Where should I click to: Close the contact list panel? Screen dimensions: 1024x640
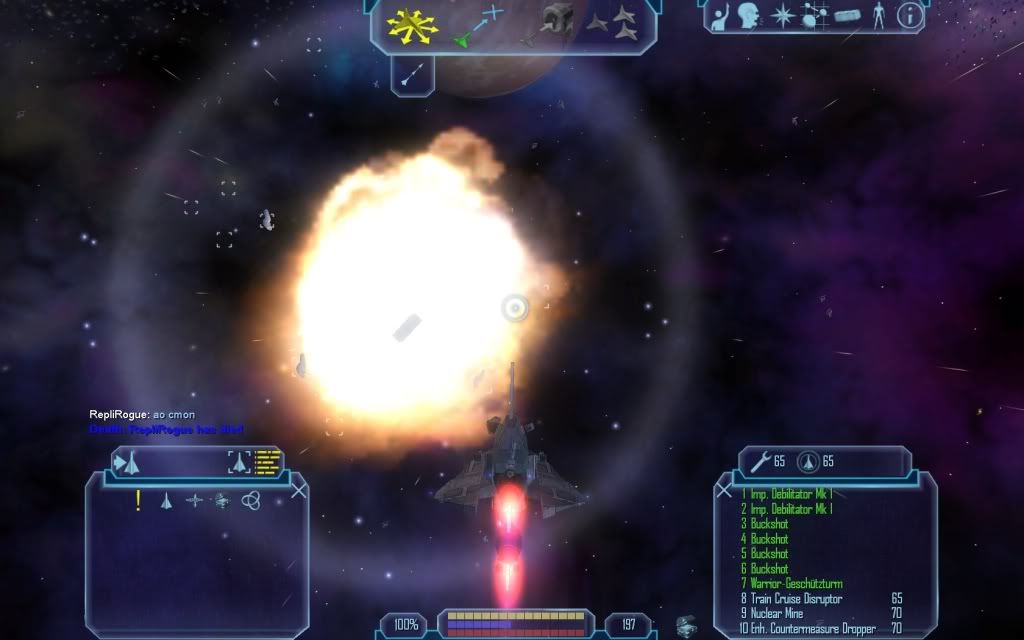(x=298, y=490)
